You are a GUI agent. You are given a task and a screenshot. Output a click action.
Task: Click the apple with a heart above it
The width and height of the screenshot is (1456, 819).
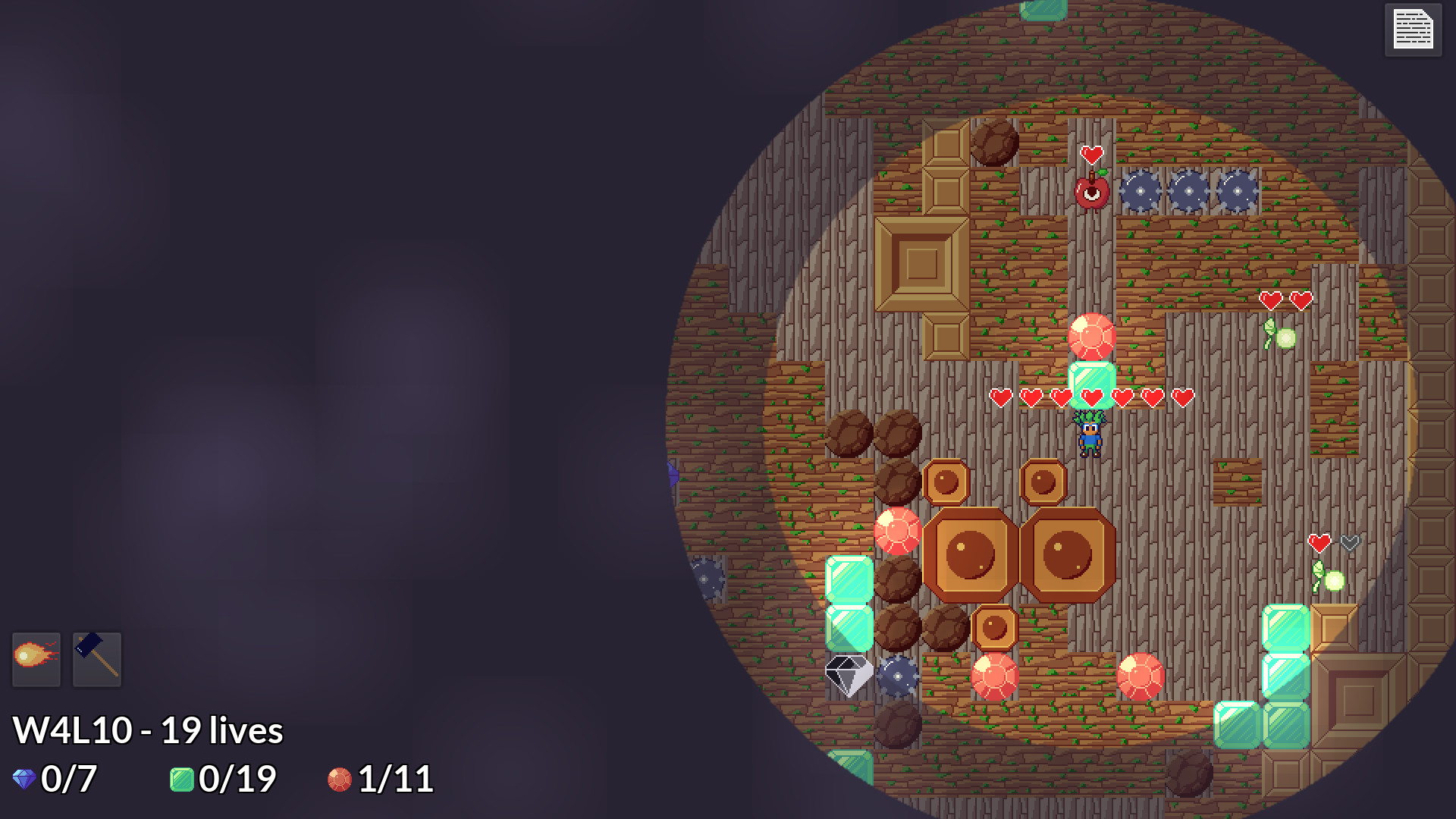[1090, 196]
